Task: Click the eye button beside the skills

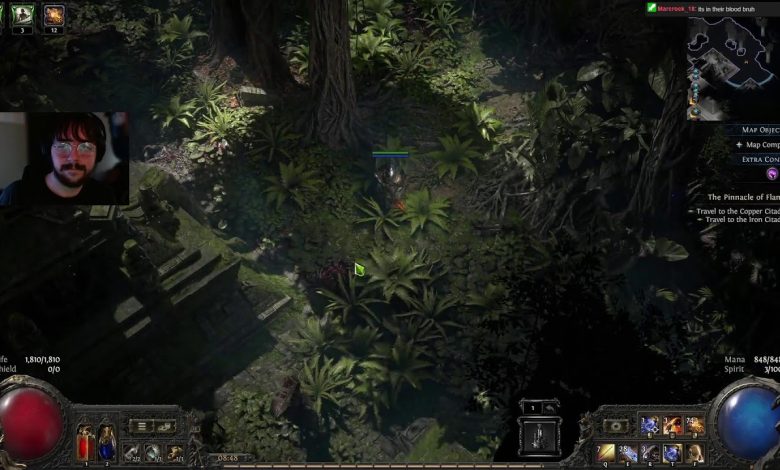Action: coord(615,426)
